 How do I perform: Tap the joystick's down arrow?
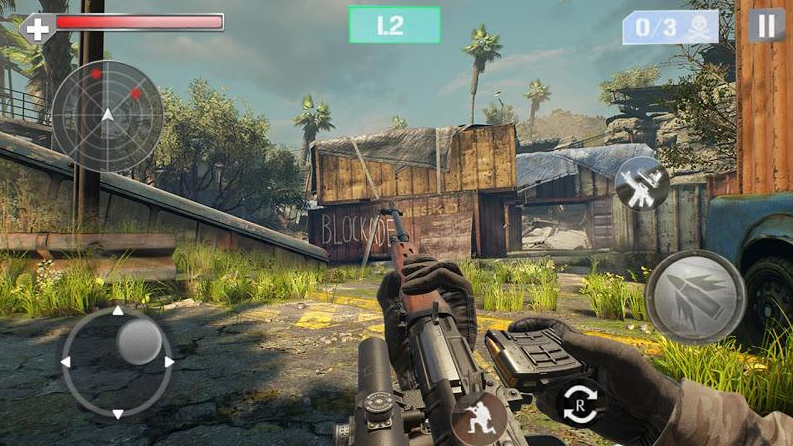tap(118, 413)
